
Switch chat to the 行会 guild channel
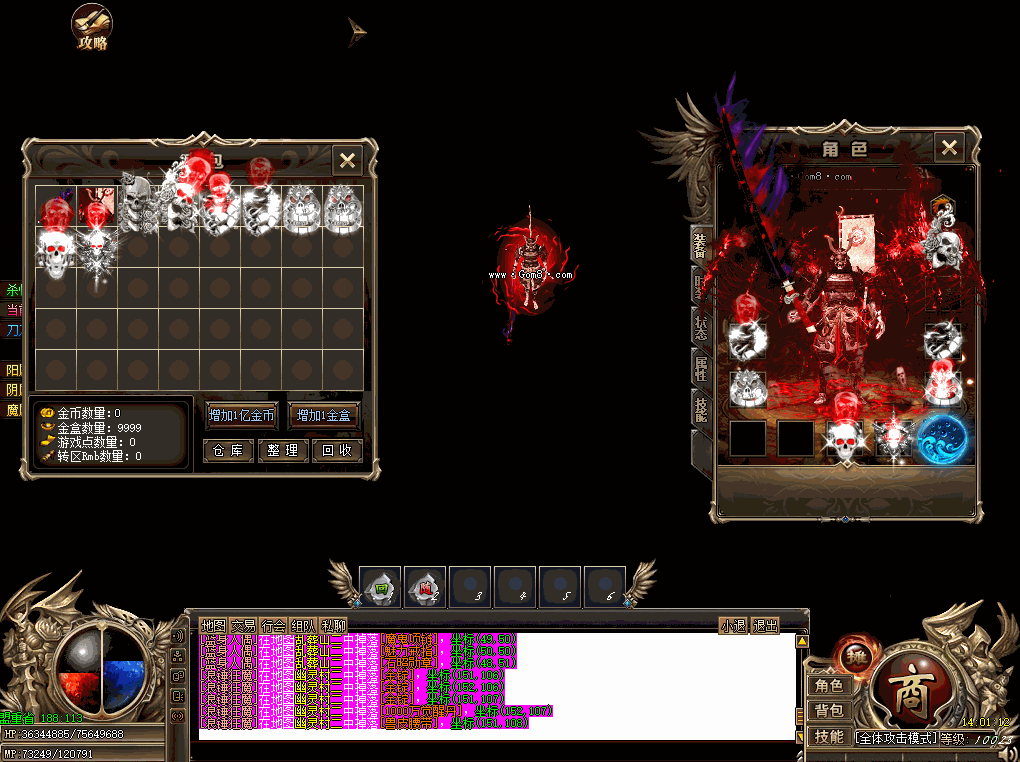pos(273,626)
